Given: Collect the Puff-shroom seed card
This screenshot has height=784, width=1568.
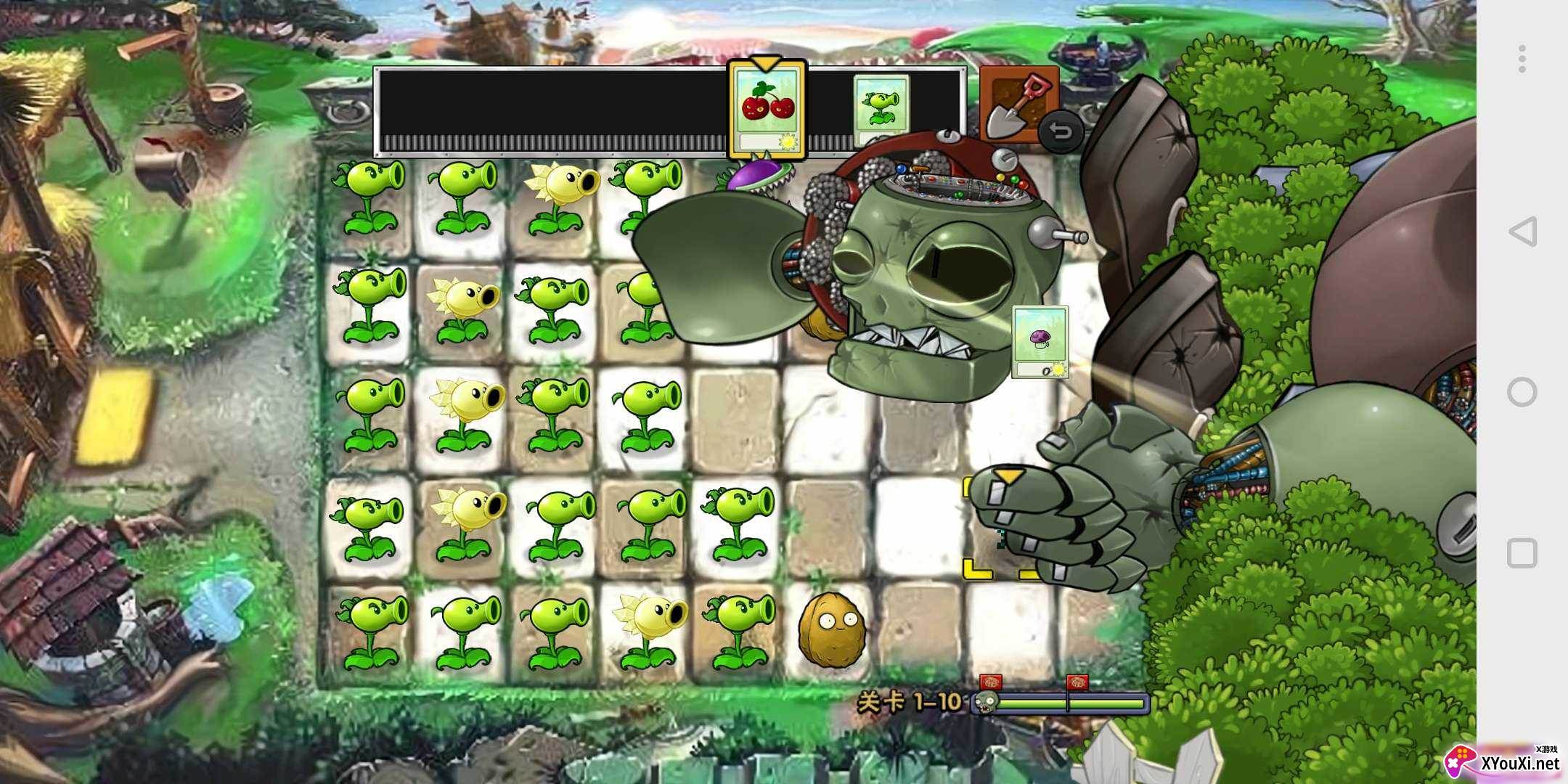Looking at the screenshot, I should (1040, 342).
